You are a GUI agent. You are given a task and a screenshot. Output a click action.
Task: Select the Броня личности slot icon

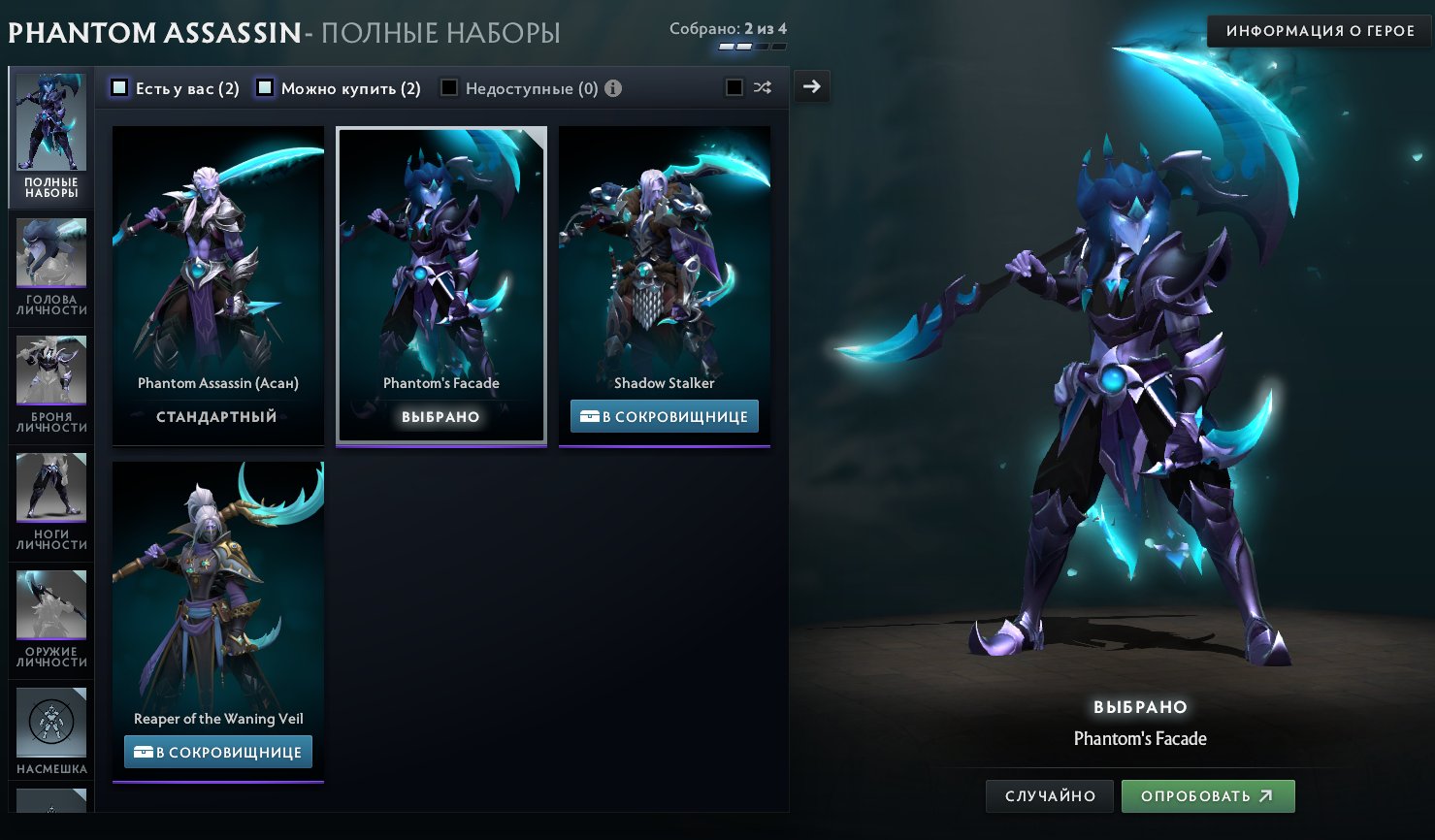[50, 371]
